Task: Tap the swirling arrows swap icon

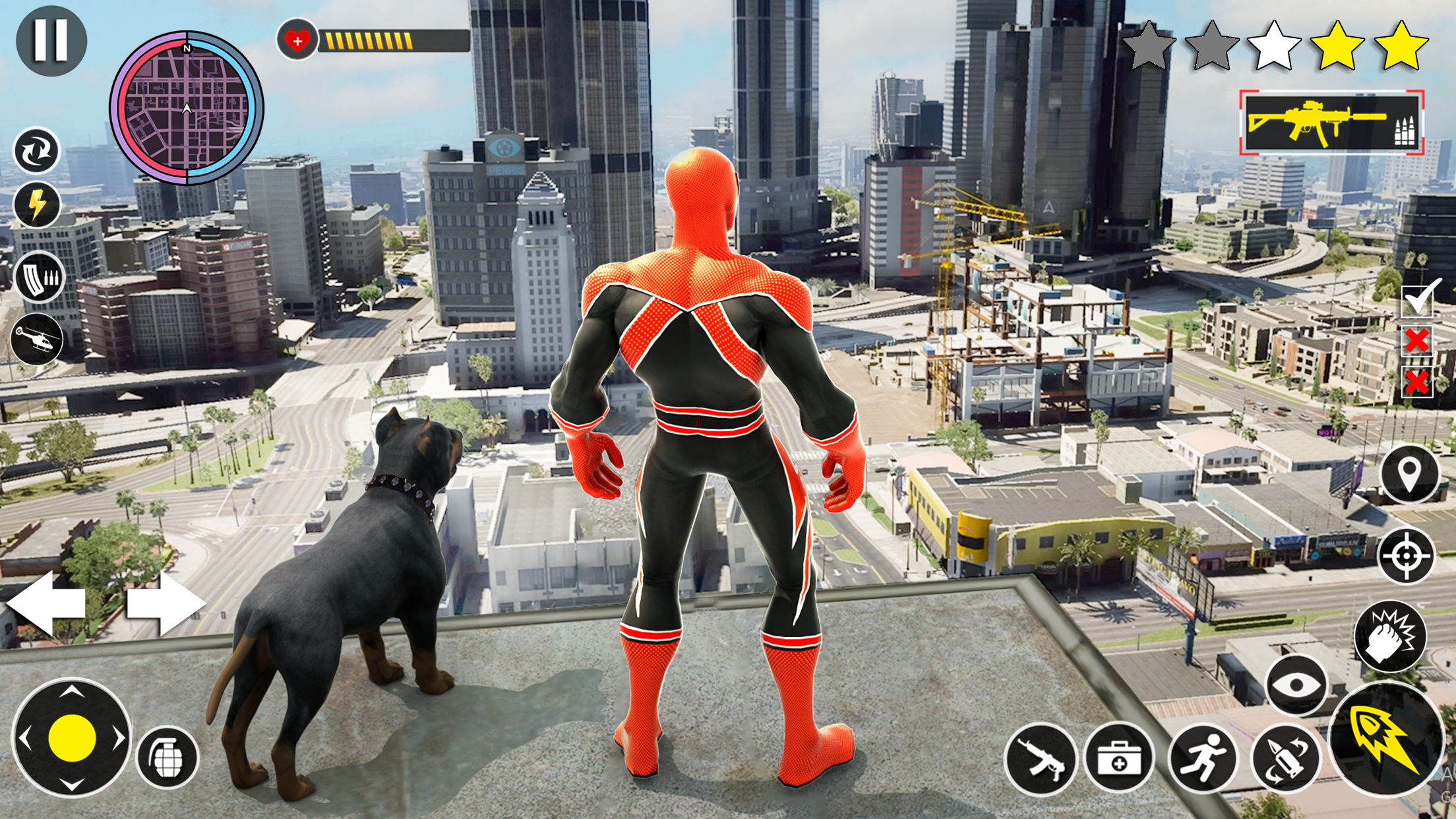Action: (x=37, y=151)
